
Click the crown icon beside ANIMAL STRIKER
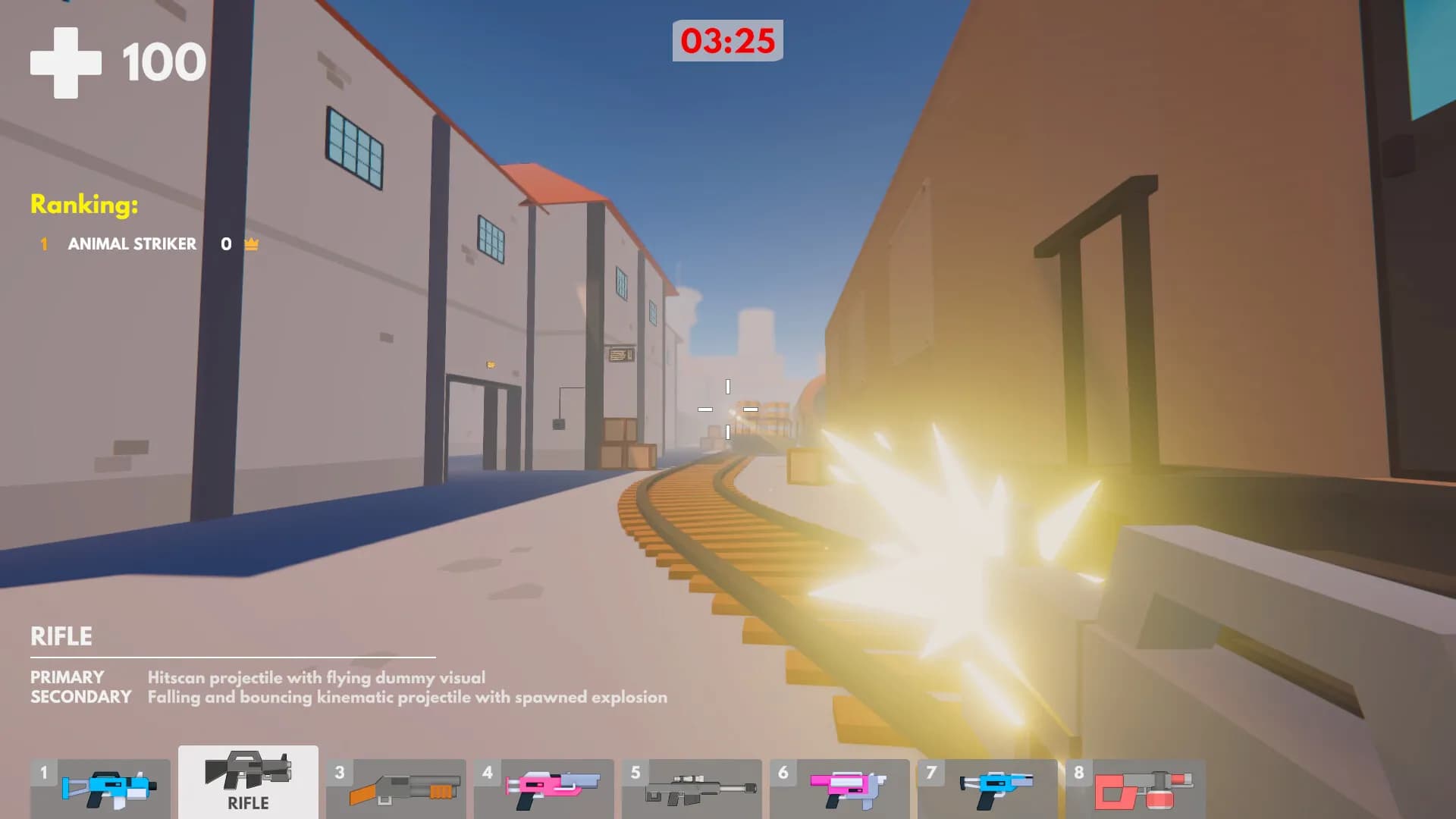click(x=250, y=244)
